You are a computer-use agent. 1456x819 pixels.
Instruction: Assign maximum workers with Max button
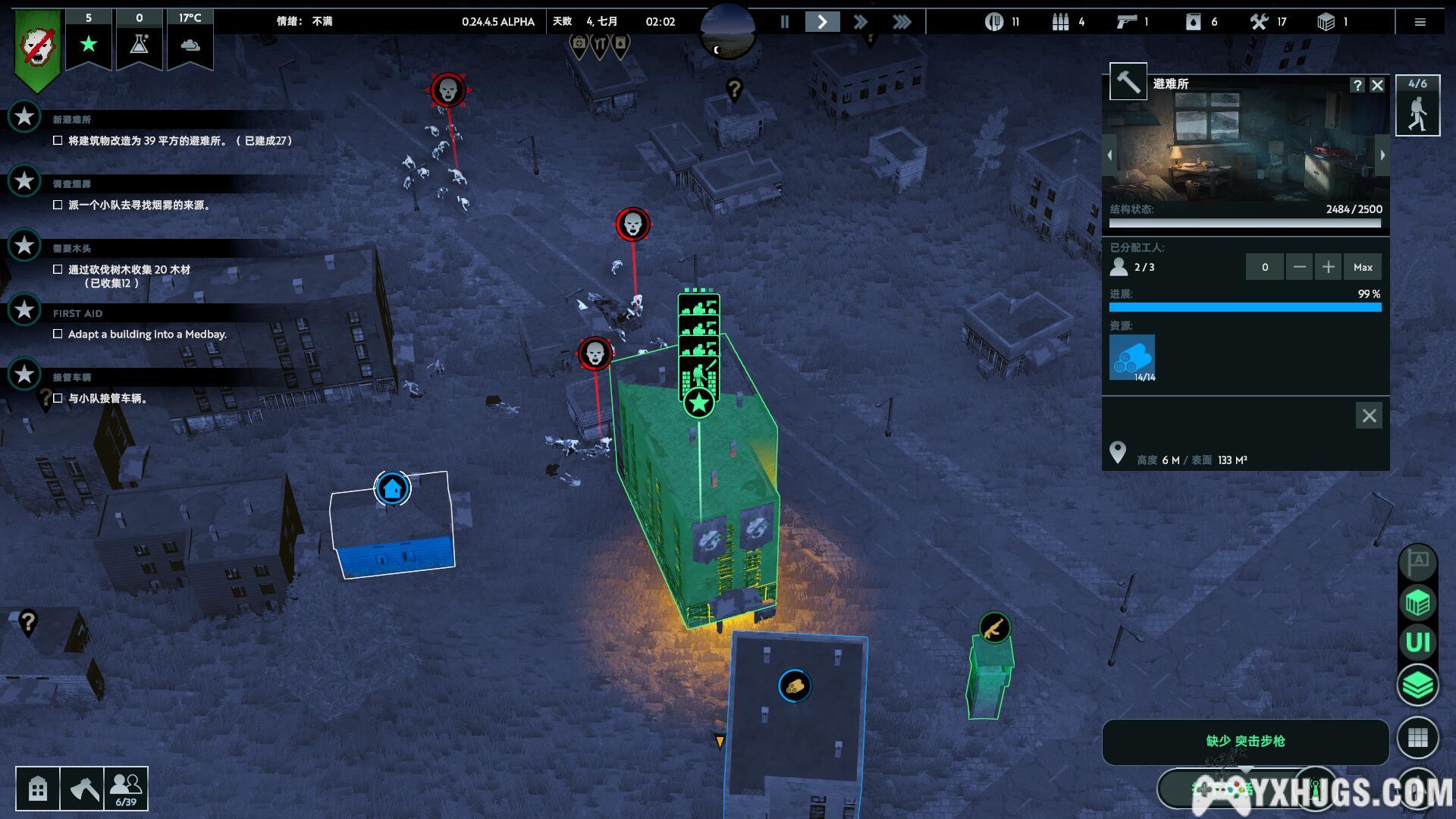click(1363, 267)
